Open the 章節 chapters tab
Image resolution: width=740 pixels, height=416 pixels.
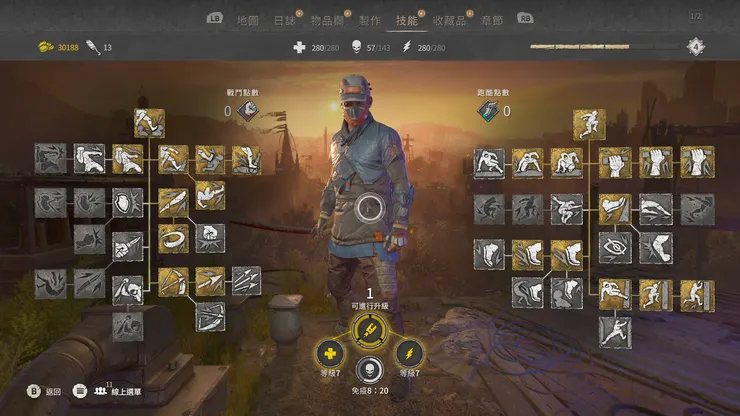pos(491,20)
